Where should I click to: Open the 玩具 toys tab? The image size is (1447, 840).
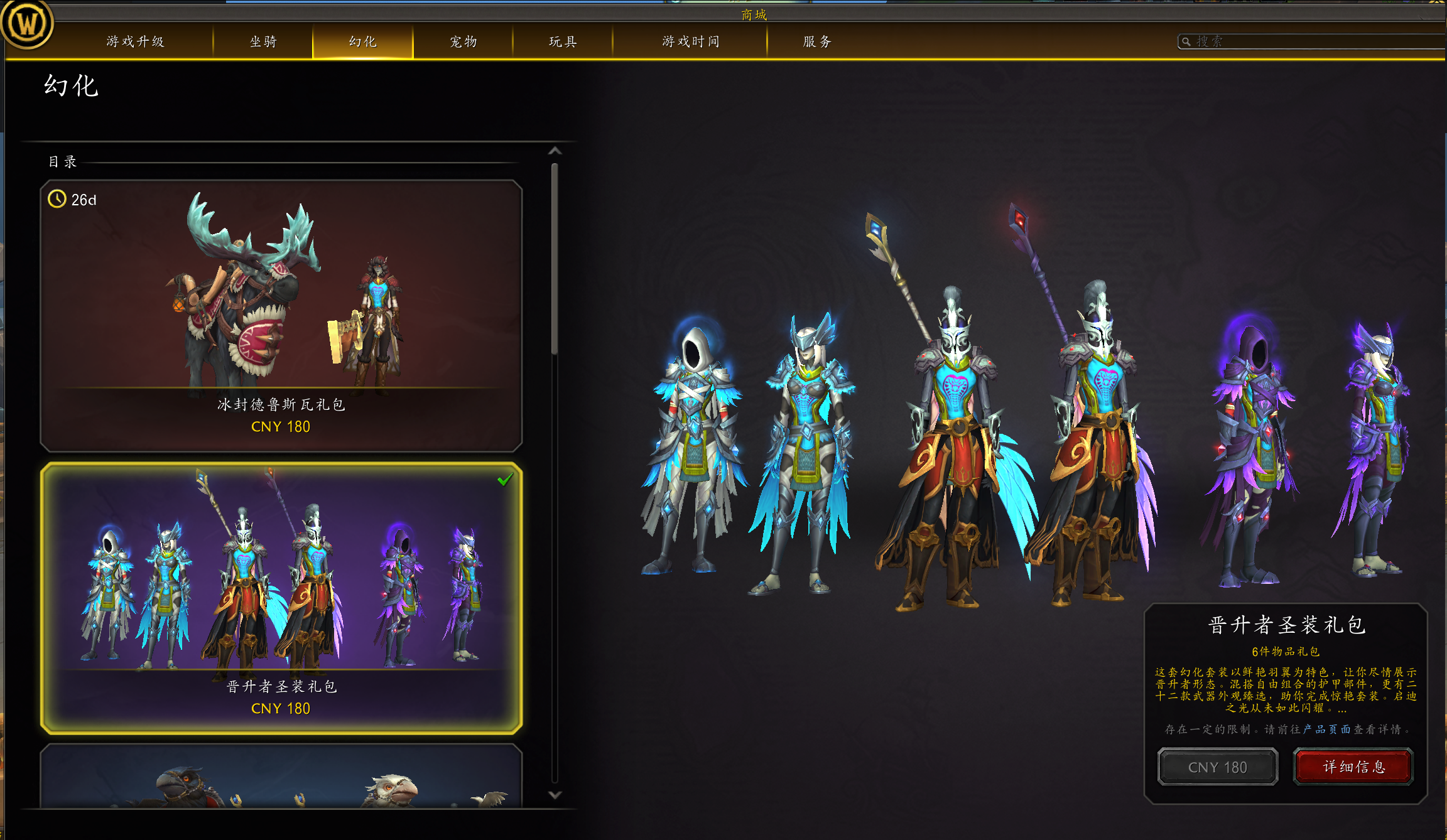(x=563, y=41)
